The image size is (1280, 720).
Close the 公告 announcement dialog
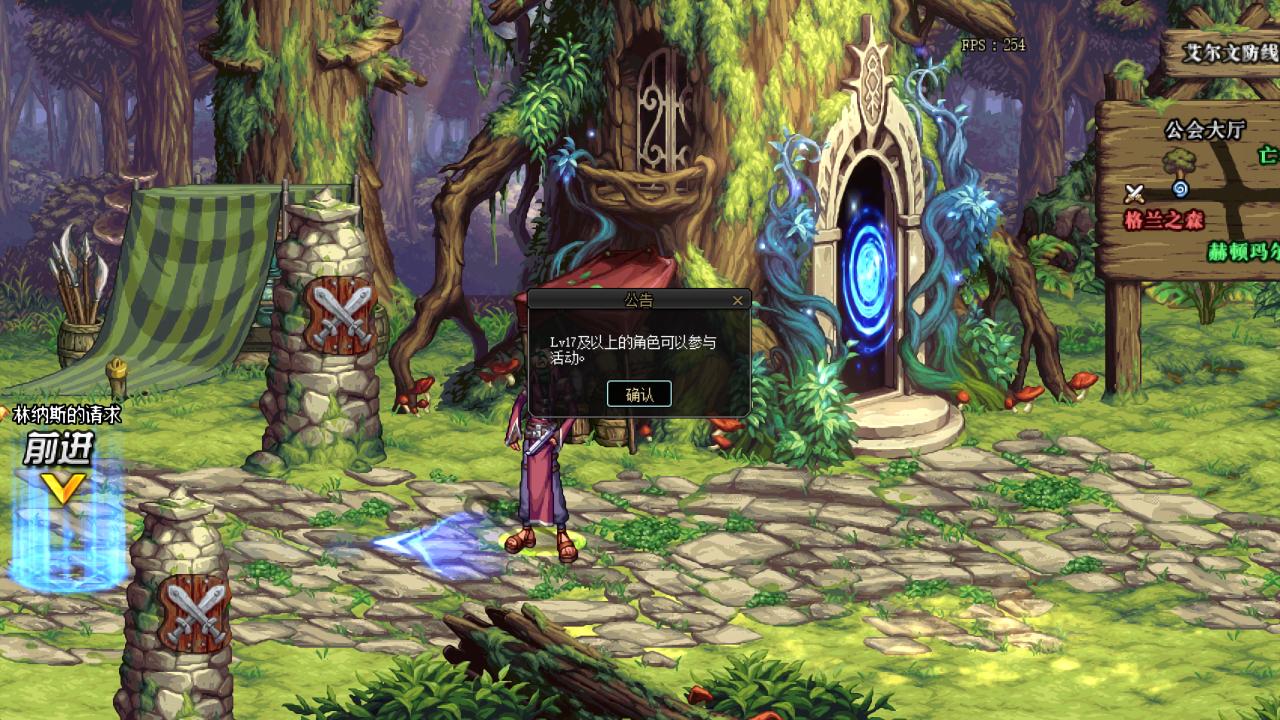[x=737, y=300]
